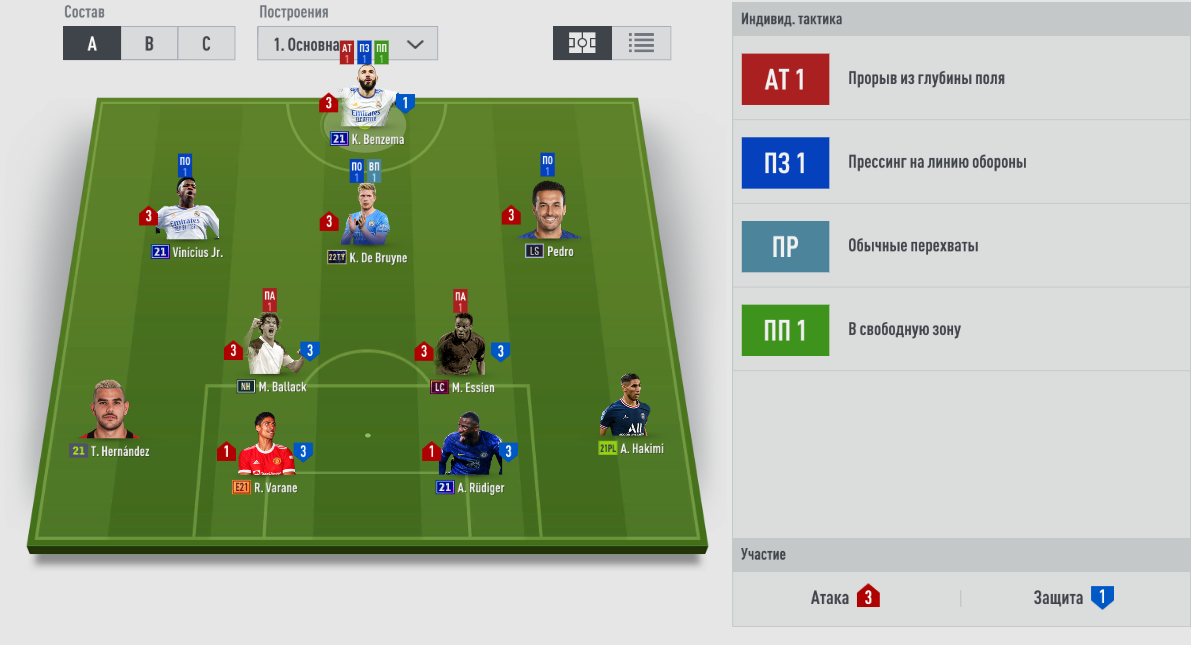This screenshot has height=645, width=1191.
Task: Show the squad list view
Action: (641, 43)
